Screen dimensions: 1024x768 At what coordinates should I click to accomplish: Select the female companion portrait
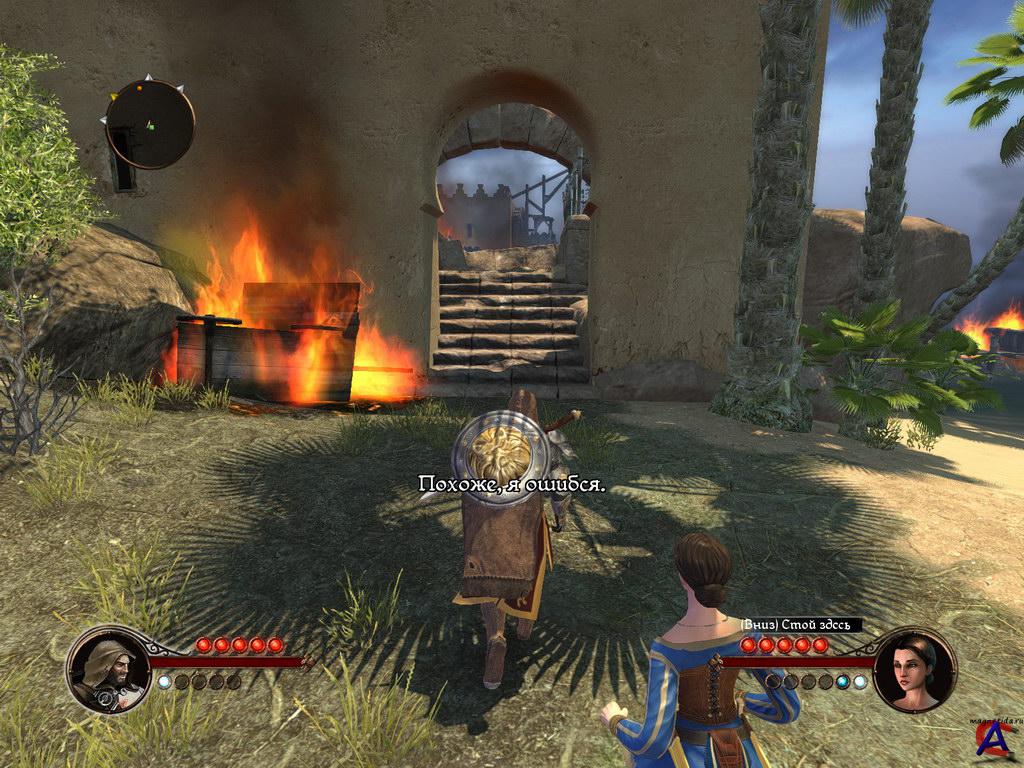(914, 668)
